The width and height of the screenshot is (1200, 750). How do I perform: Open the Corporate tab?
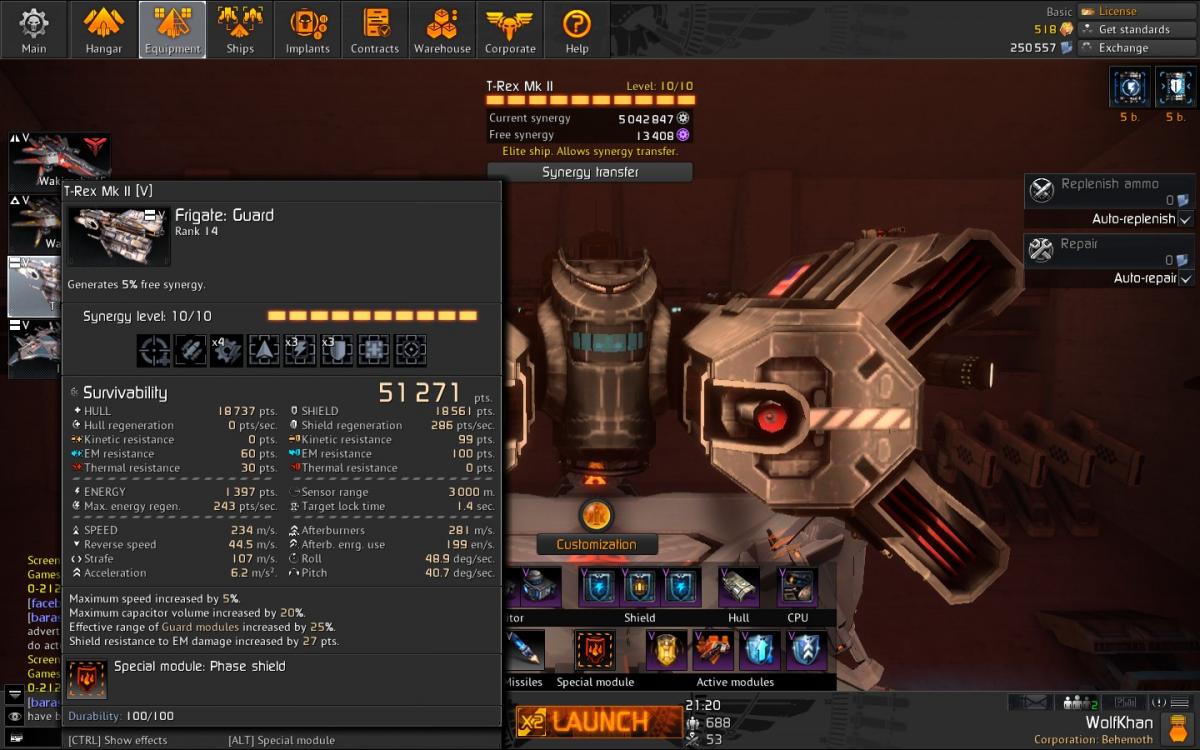pos(510,29)
